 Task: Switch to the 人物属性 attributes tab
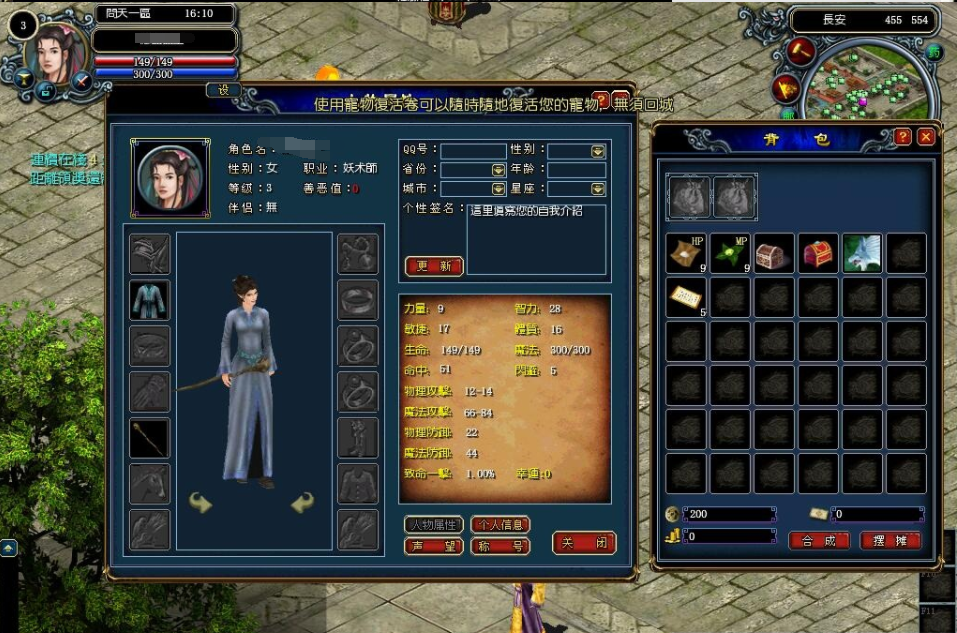point(434,524)
